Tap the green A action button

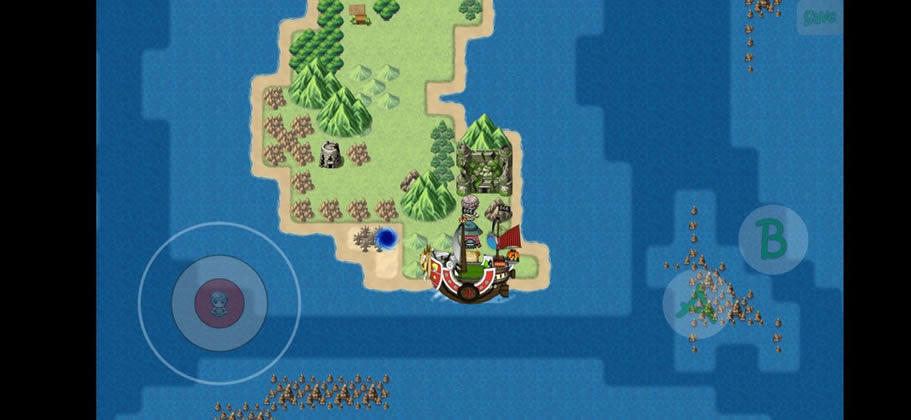(697, 304)
